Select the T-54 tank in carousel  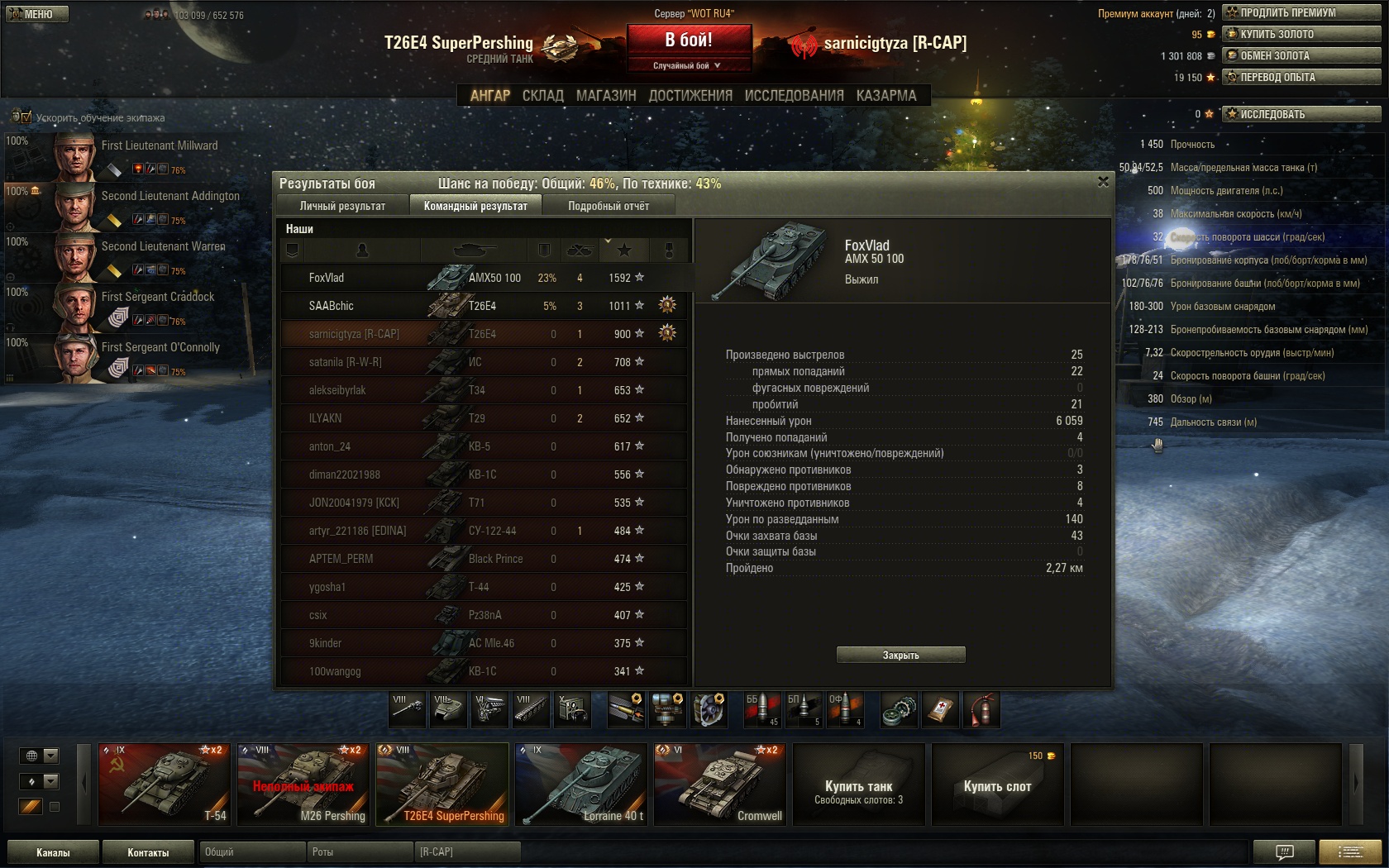[x=163, y=784]
